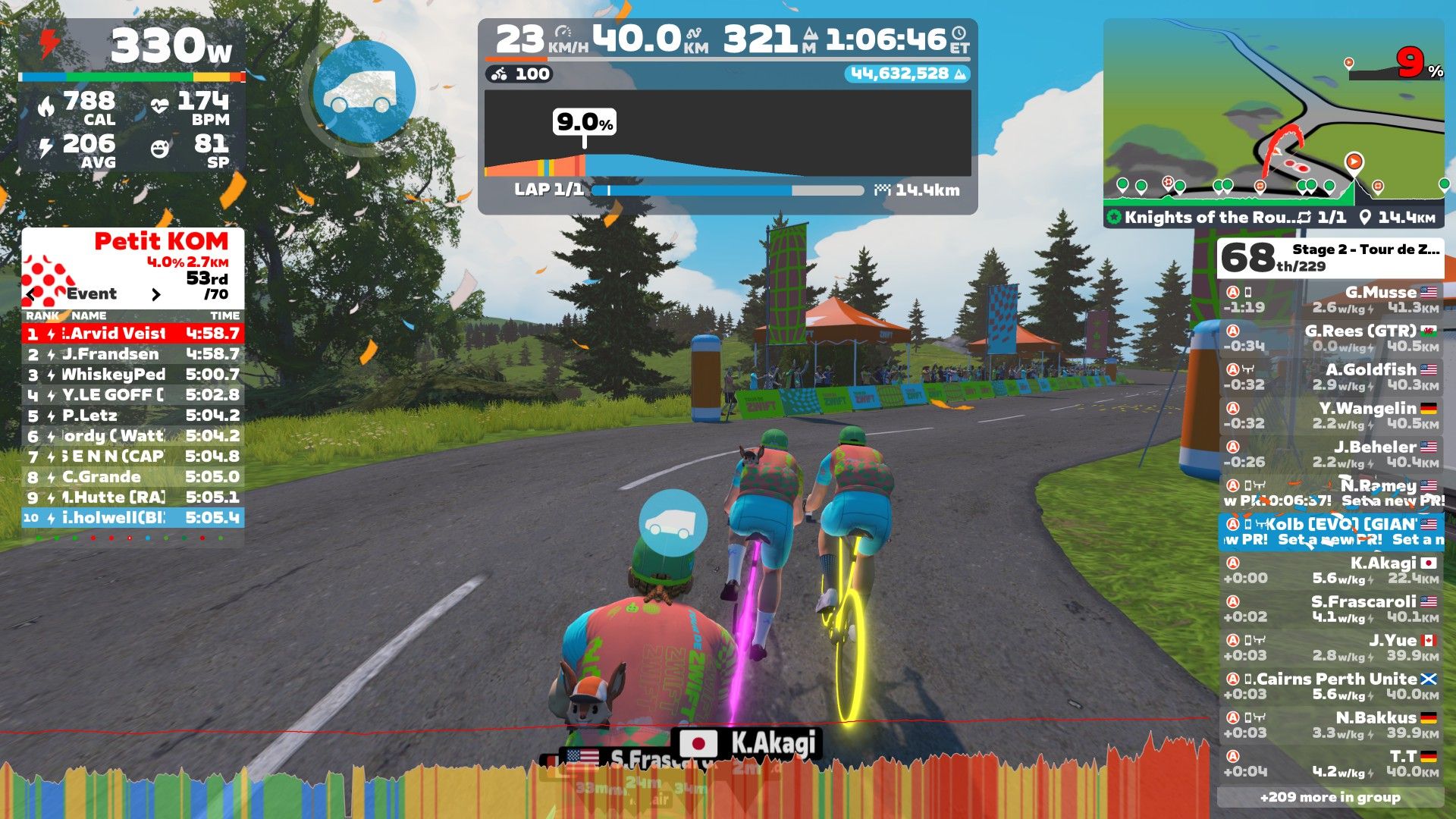Screen dimensions: 1456x819
Task: Activate the van draft PowerUp circle
Action: click(364, 92)
